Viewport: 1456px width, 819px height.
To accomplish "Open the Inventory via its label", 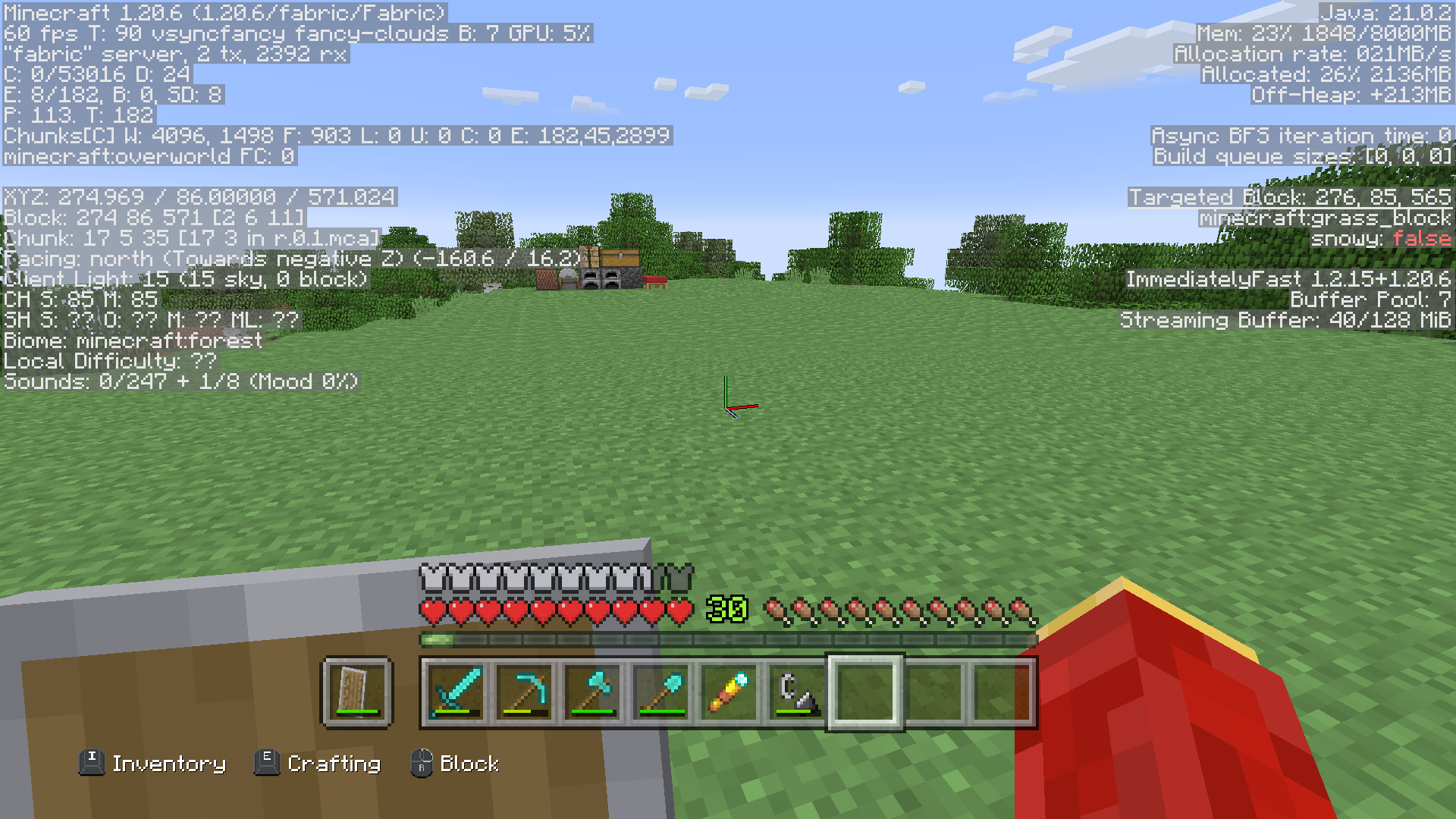I will click(x=168, y=764).
